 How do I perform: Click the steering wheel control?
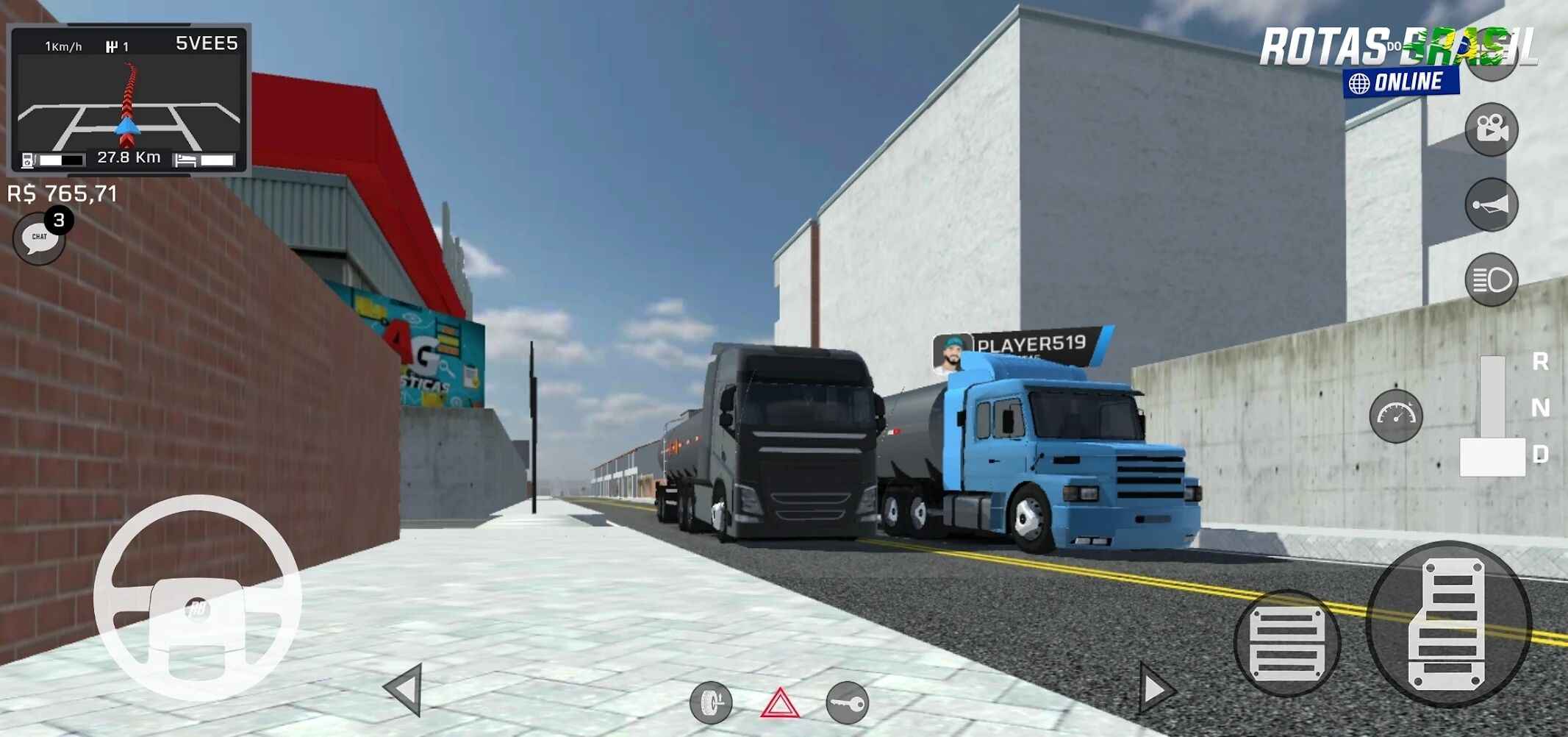click(197, 597)
